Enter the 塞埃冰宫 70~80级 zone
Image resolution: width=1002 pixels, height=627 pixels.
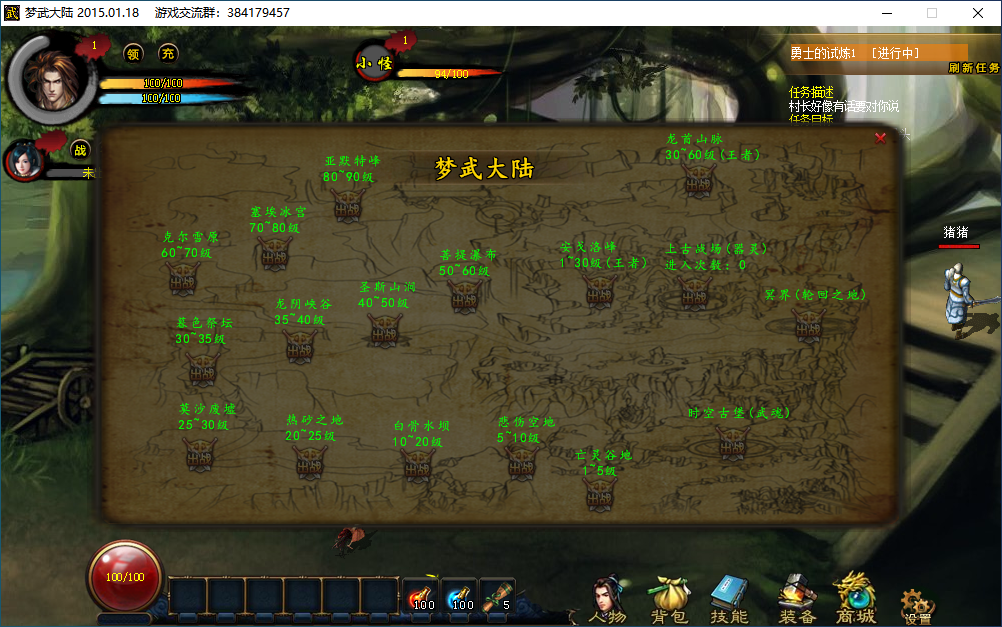tap(274, 252)
